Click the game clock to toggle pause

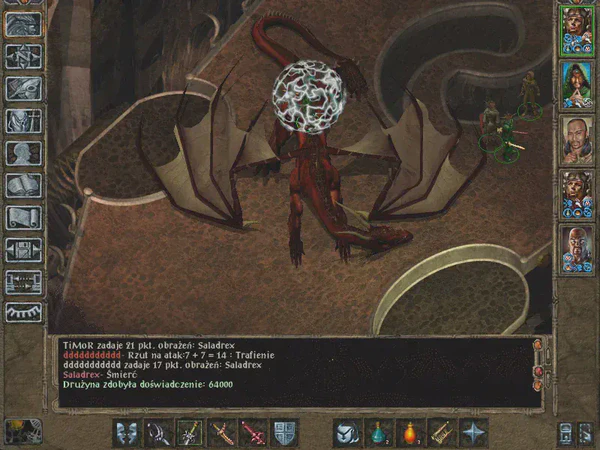(22, 432)
